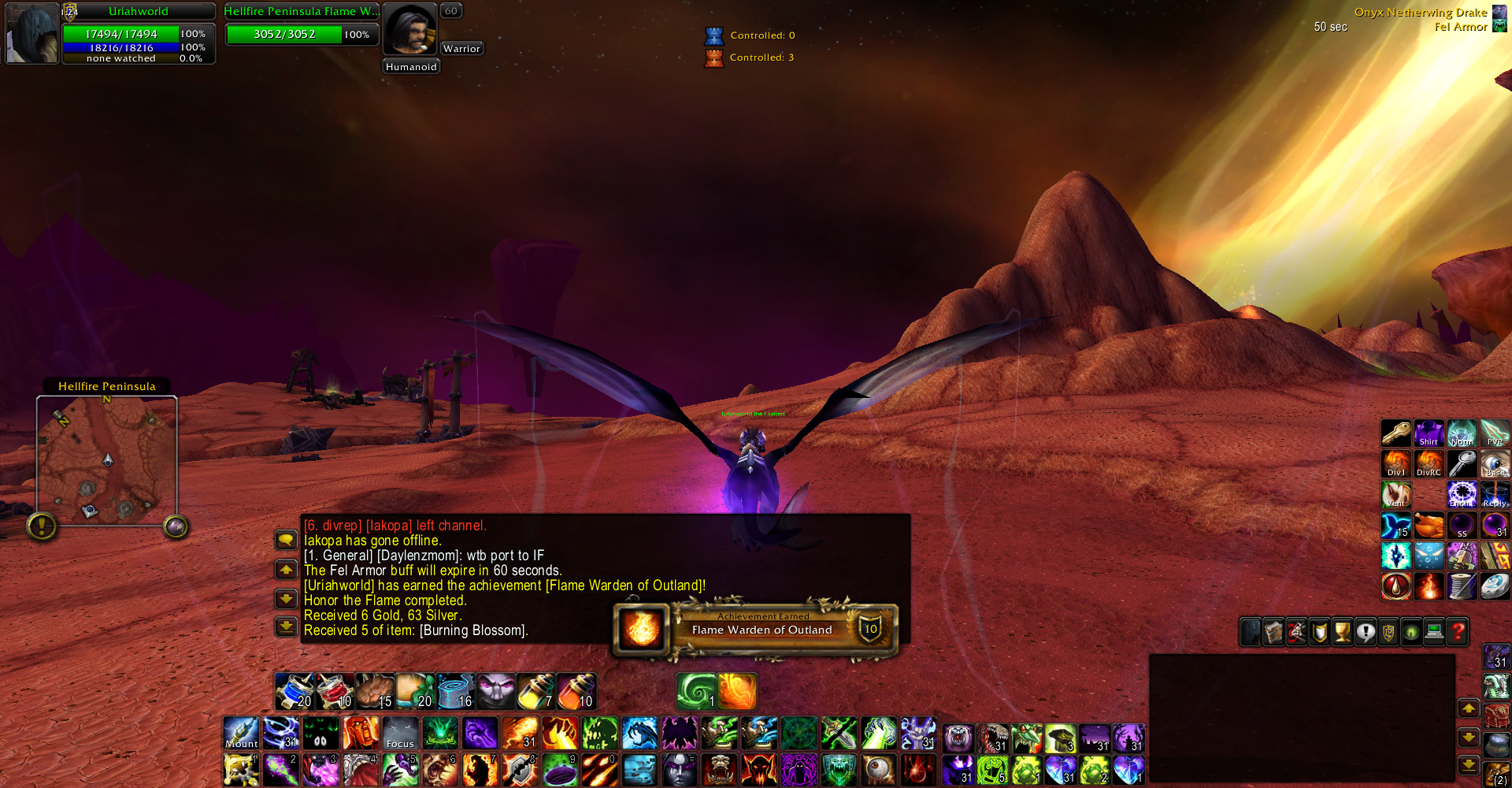Open the Hellfire Peninsula minimap
This screenshot has height=788, width=1512.
click(107, 460)
